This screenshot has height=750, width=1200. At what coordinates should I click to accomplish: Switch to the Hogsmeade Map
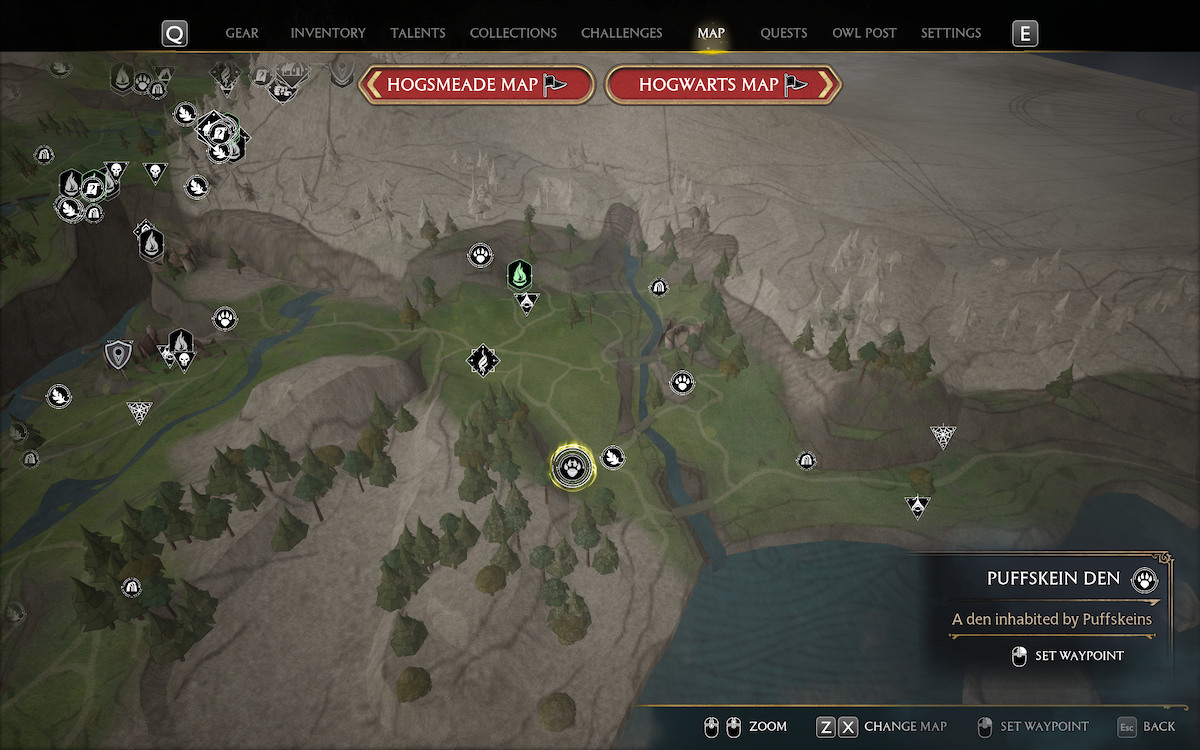[477, 85]
